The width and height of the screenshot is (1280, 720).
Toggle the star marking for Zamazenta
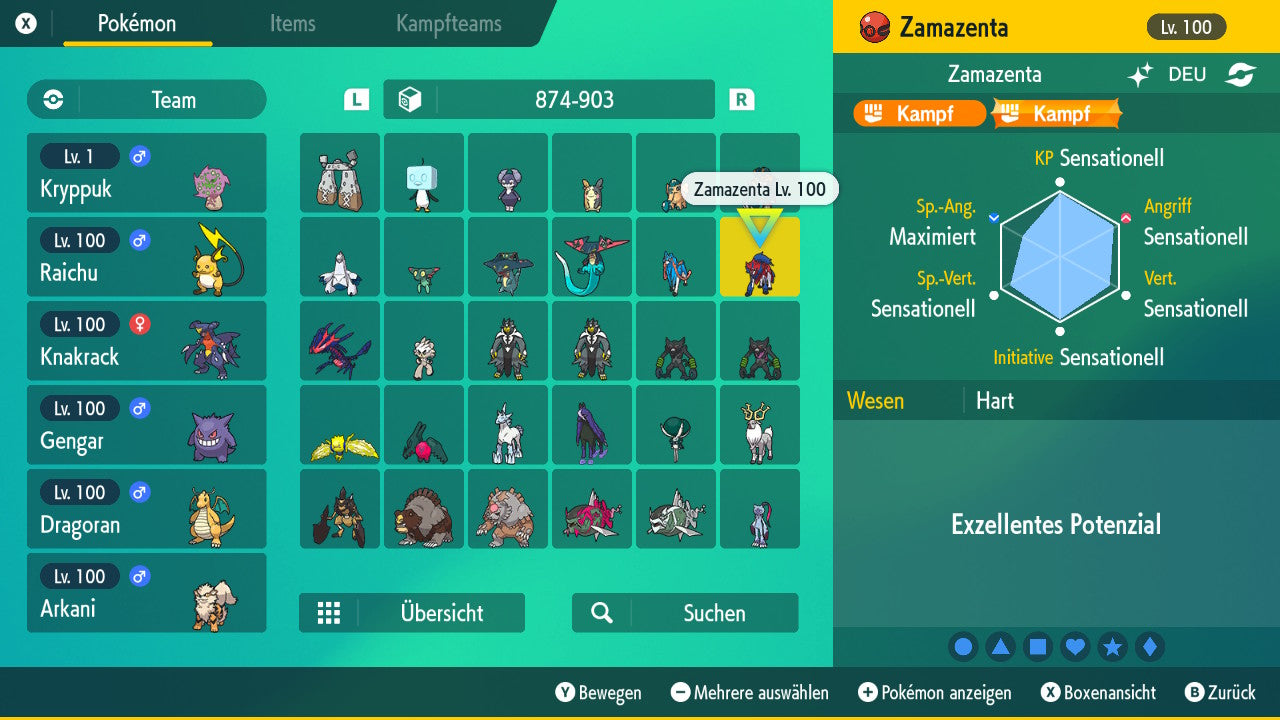click(x=1113, y=646)
